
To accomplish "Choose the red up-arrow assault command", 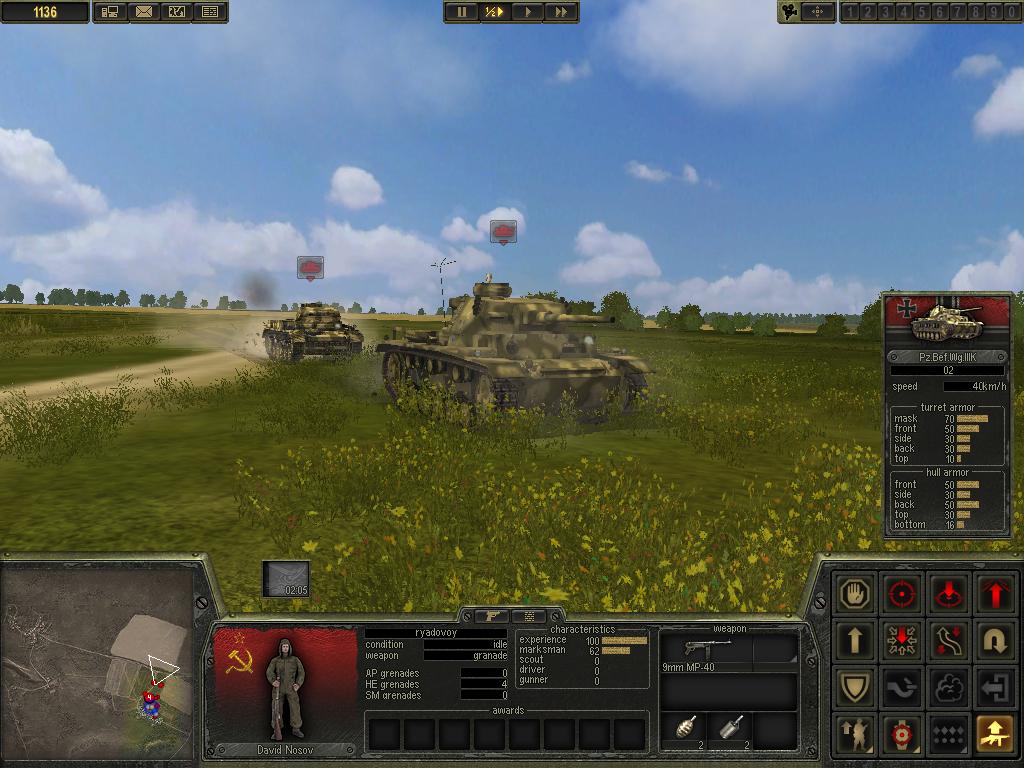I will 995,594.
